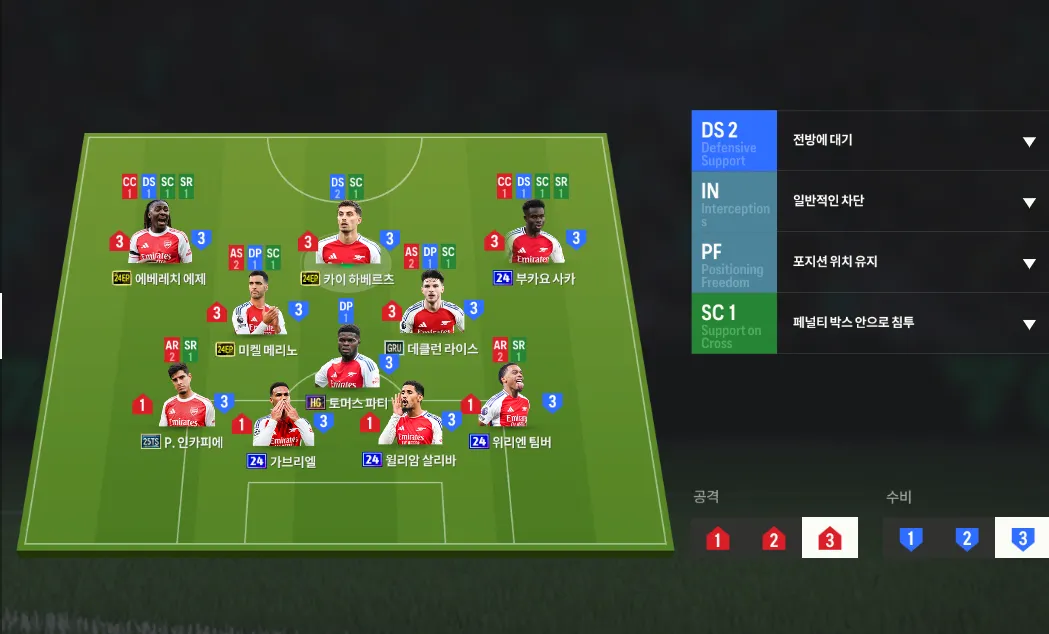Select attack level red 3
The width and height of the screenshot is (1049, 634).
(829, 539)
